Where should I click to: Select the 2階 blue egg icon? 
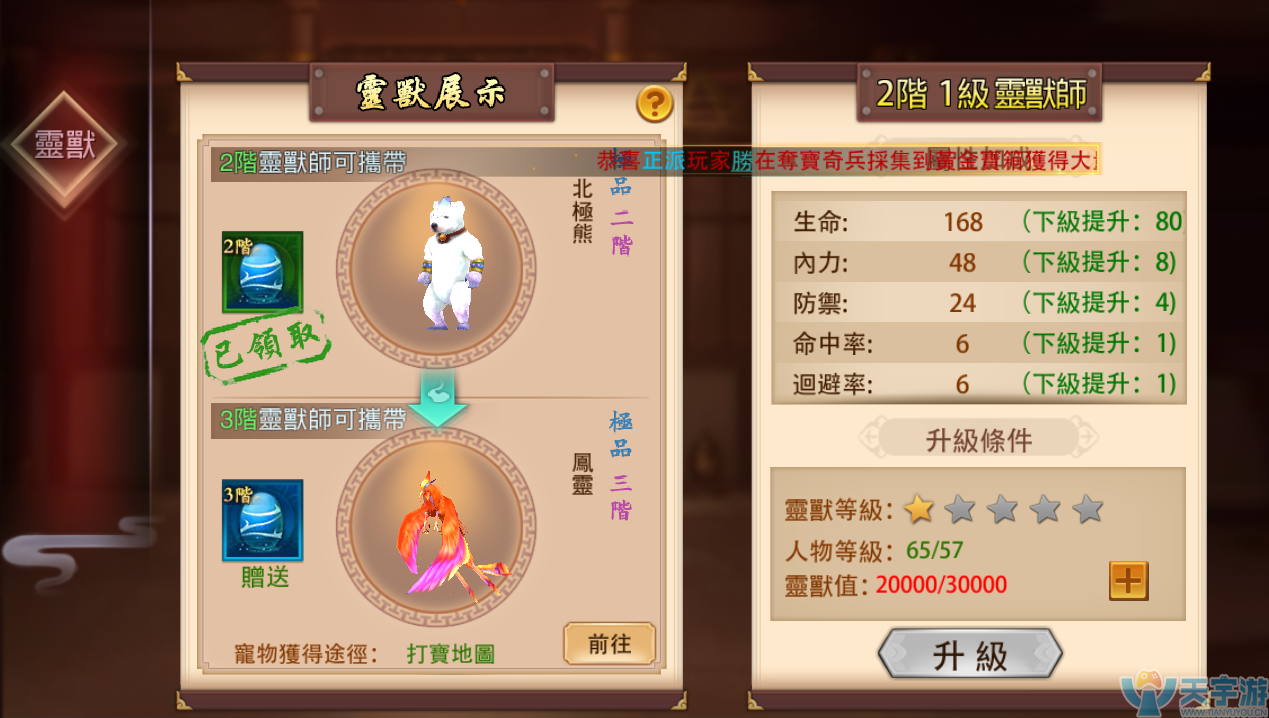point(262,272)
